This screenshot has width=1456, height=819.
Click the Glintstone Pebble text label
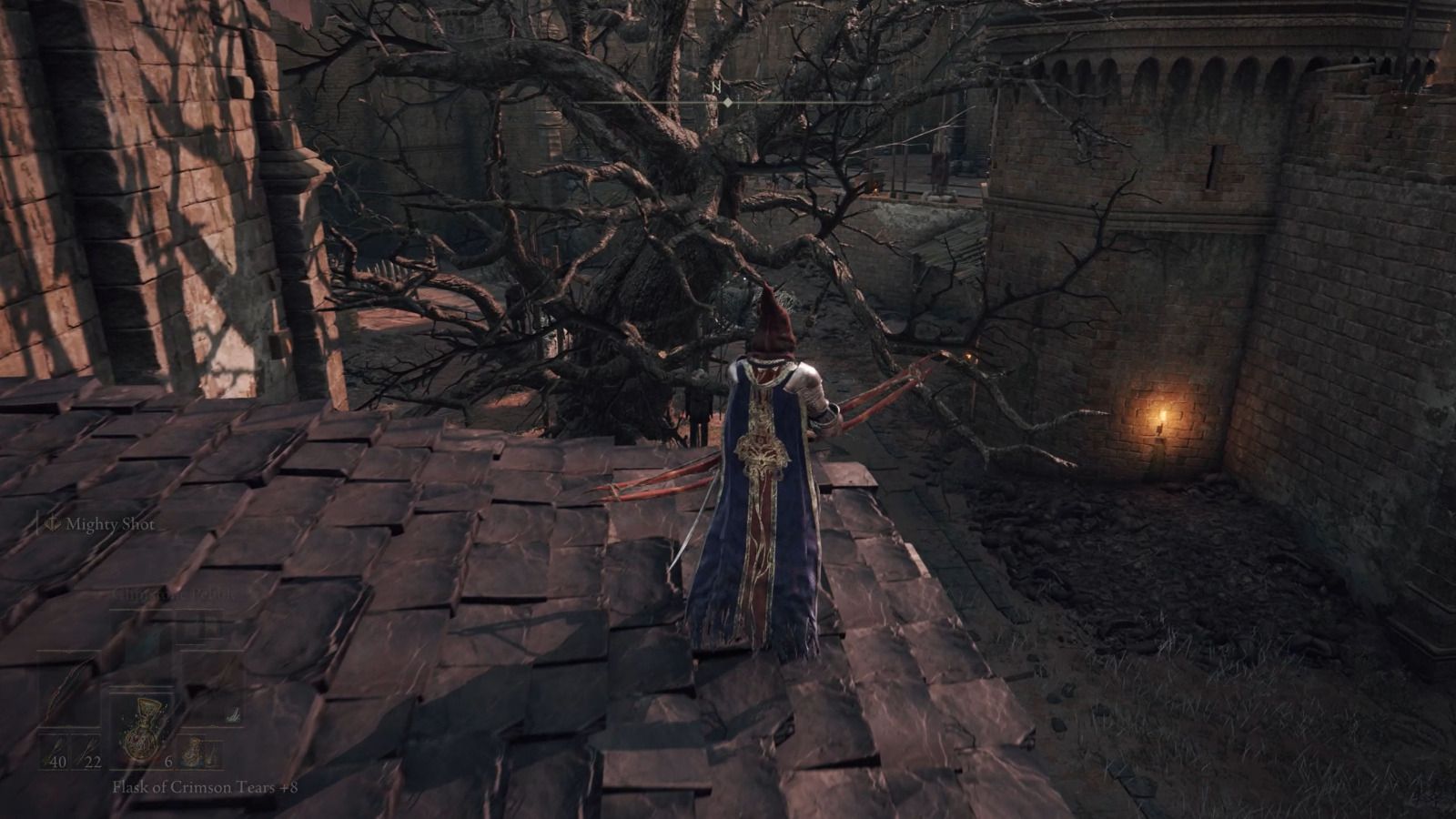[175, 594]
